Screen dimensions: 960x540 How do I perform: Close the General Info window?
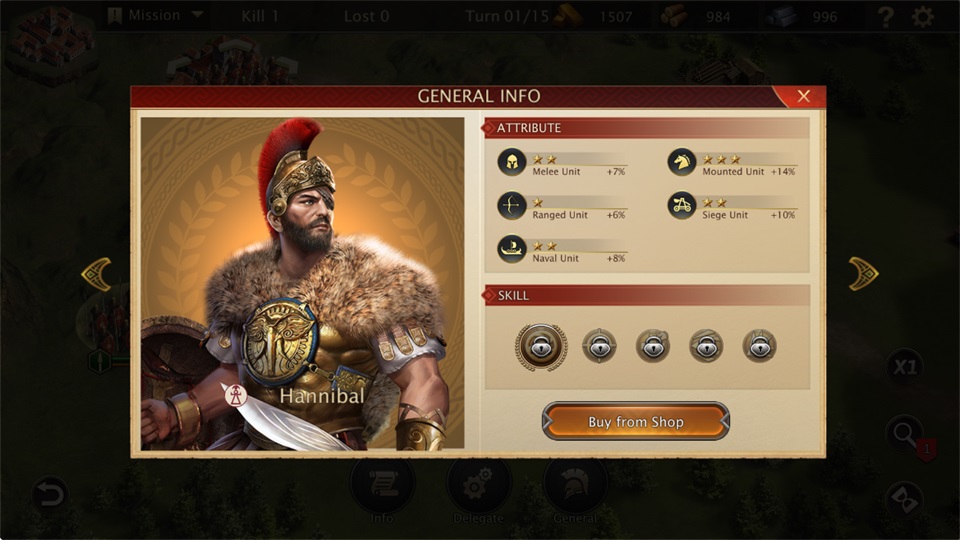803,97
